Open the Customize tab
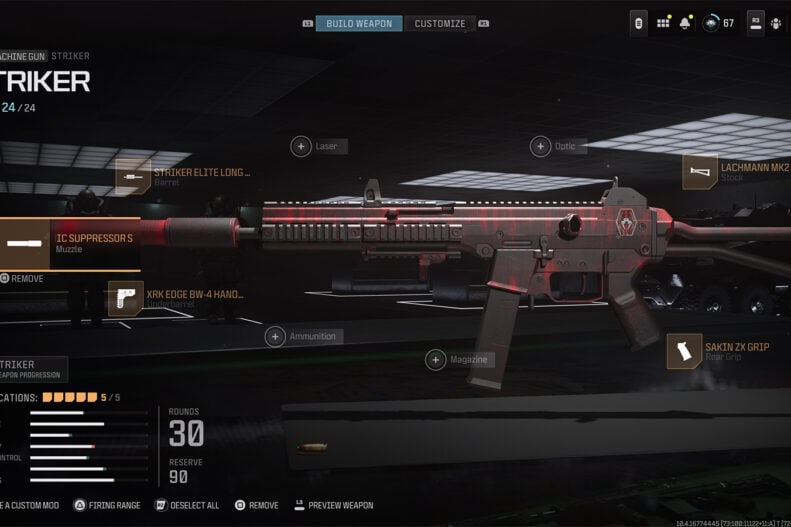Viewport: 791px width, 527px height. [x=440, y=23]
